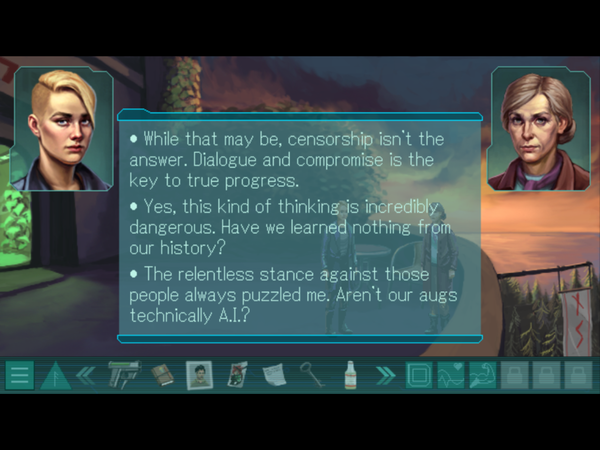Advance inventory right with double-chevron arrow
Viewport: 600px width, 450px height.
click(x=385, y=376)
